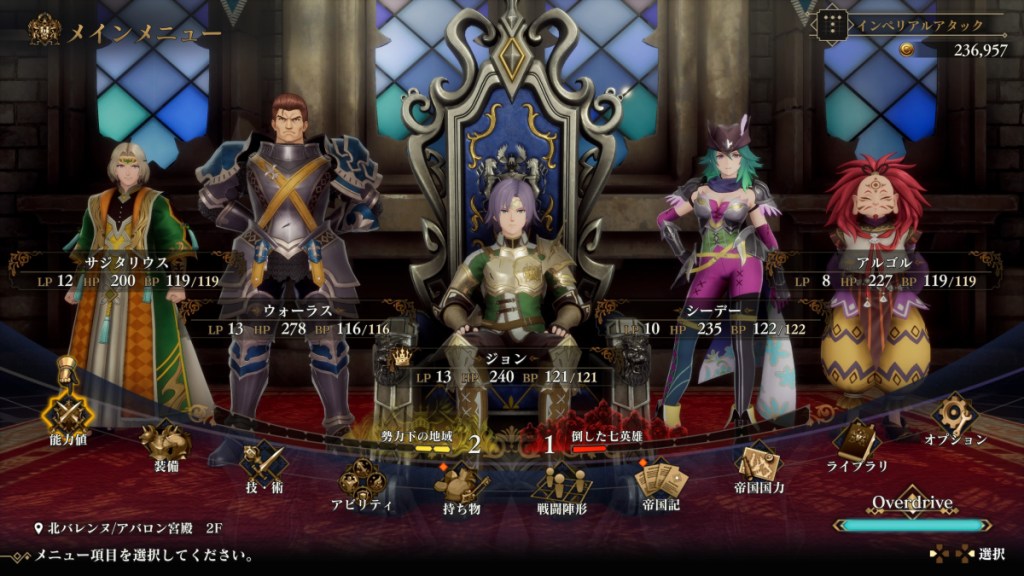Open the 能力値 status menu
The width and height of the screenshot is (1024, 576).
[x=67, y=410]
